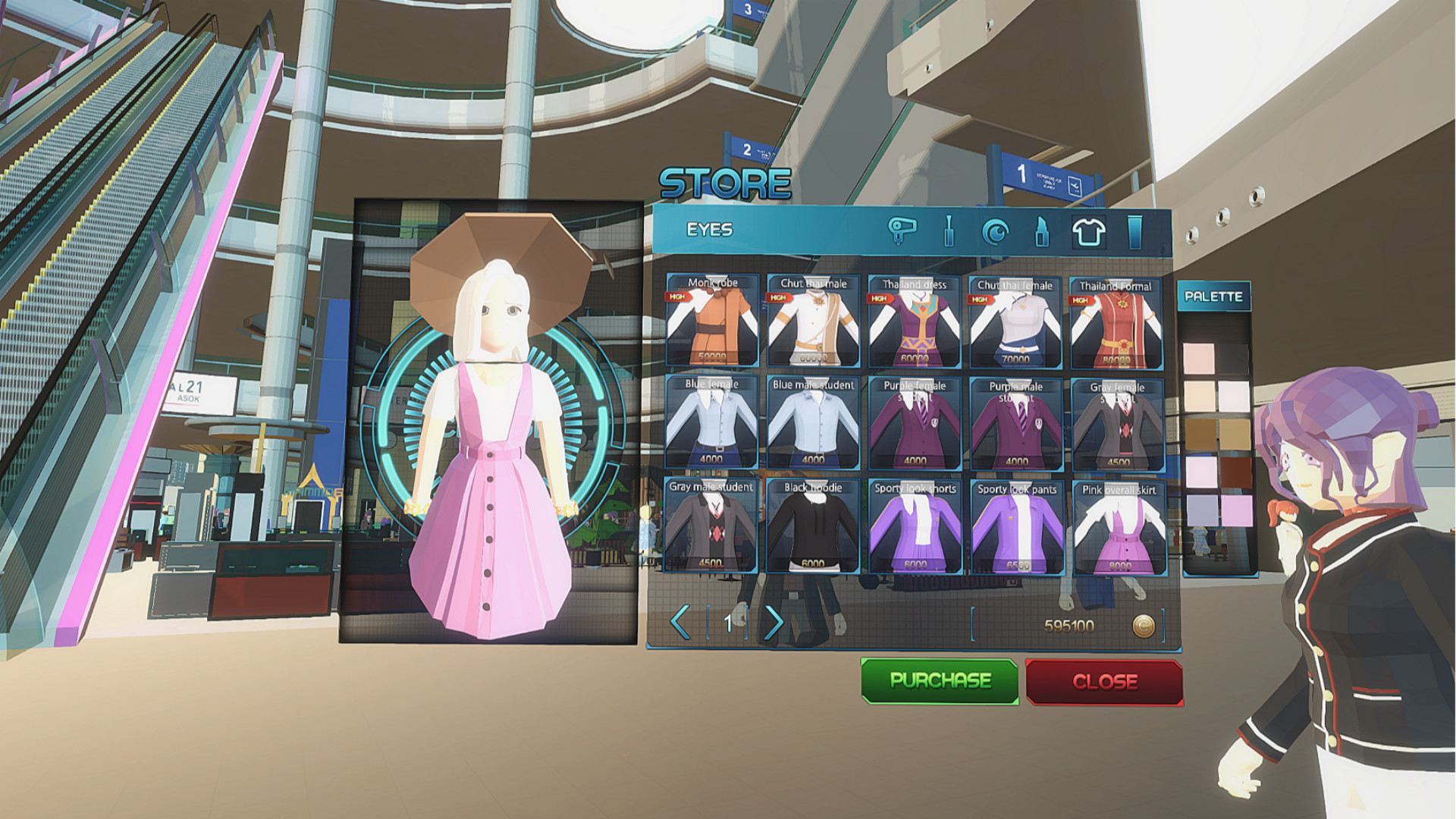
Task: Select the t-shirt clothing category icon
Action: click(1088, 231)
